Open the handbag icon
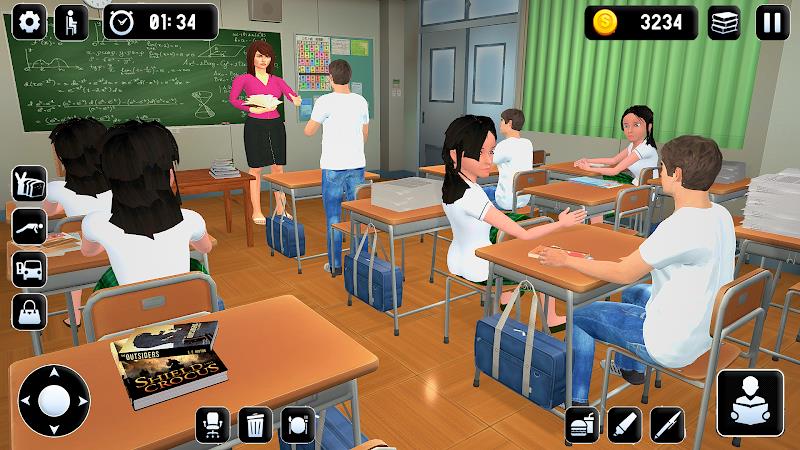Image resolution: width=800 pixels, height=450 pixels. coord(29,311)
